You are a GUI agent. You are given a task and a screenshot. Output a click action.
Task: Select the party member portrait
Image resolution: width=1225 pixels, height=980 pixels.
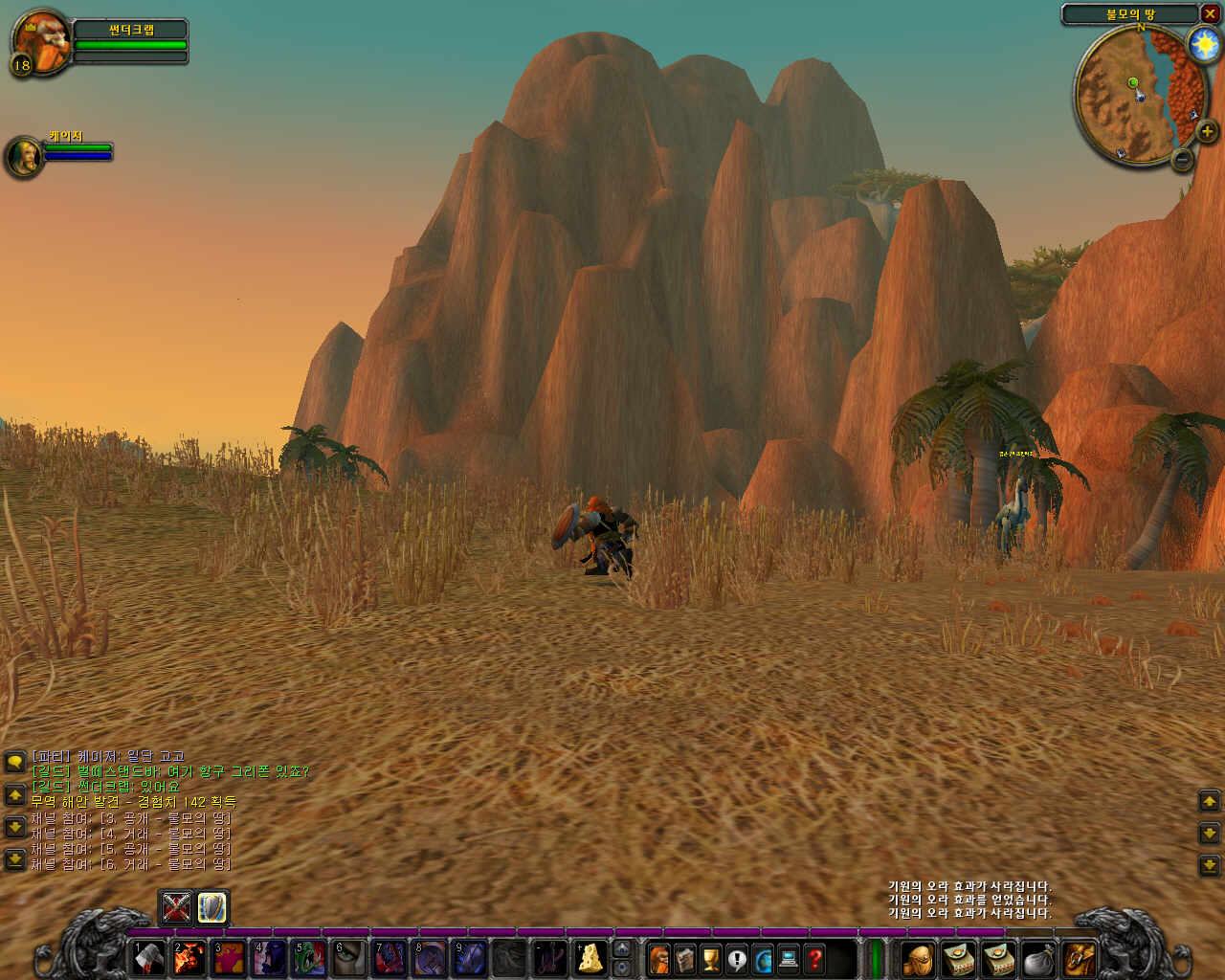23,156
